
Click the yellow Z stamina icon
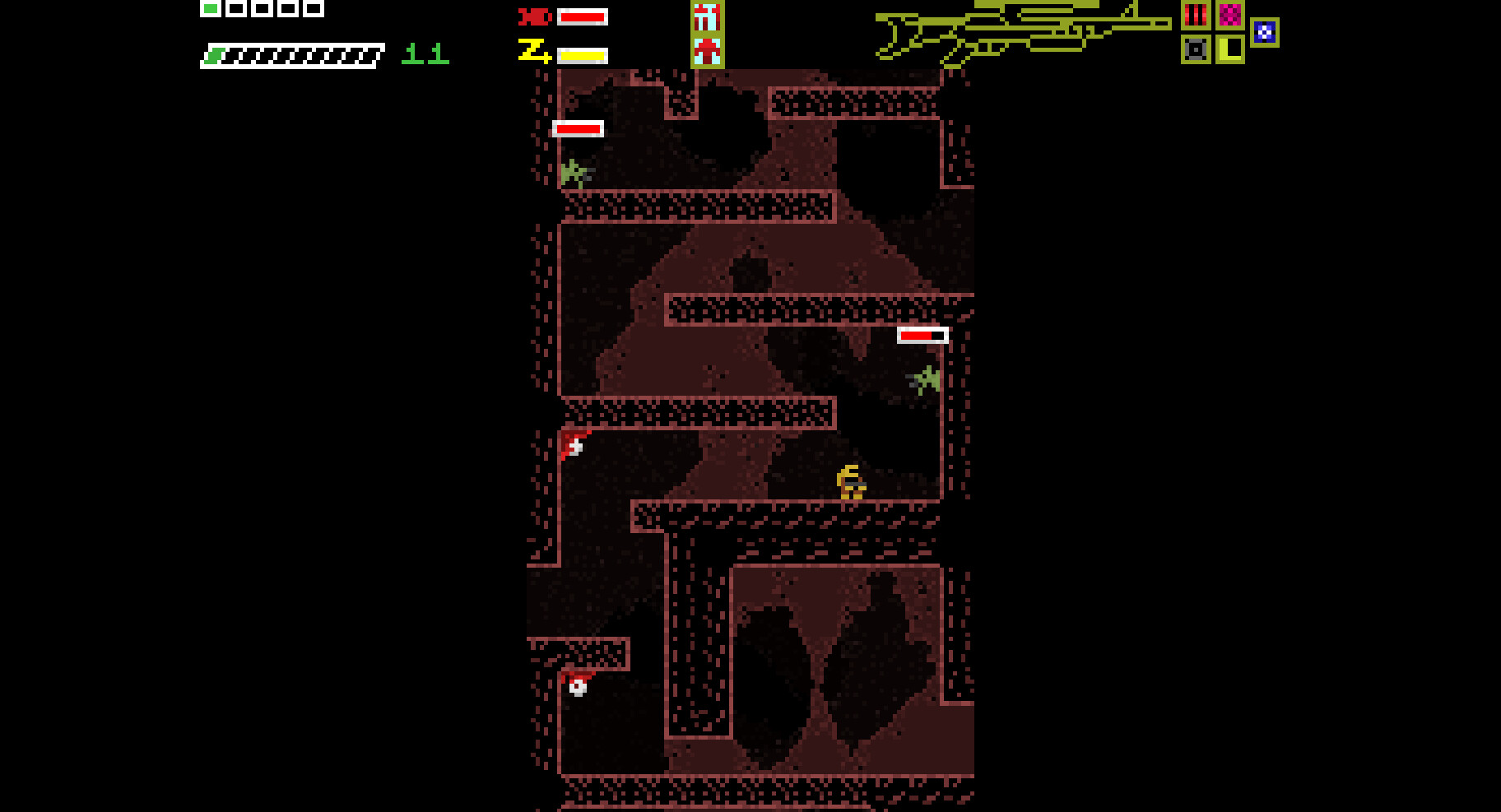pos(532,52)
